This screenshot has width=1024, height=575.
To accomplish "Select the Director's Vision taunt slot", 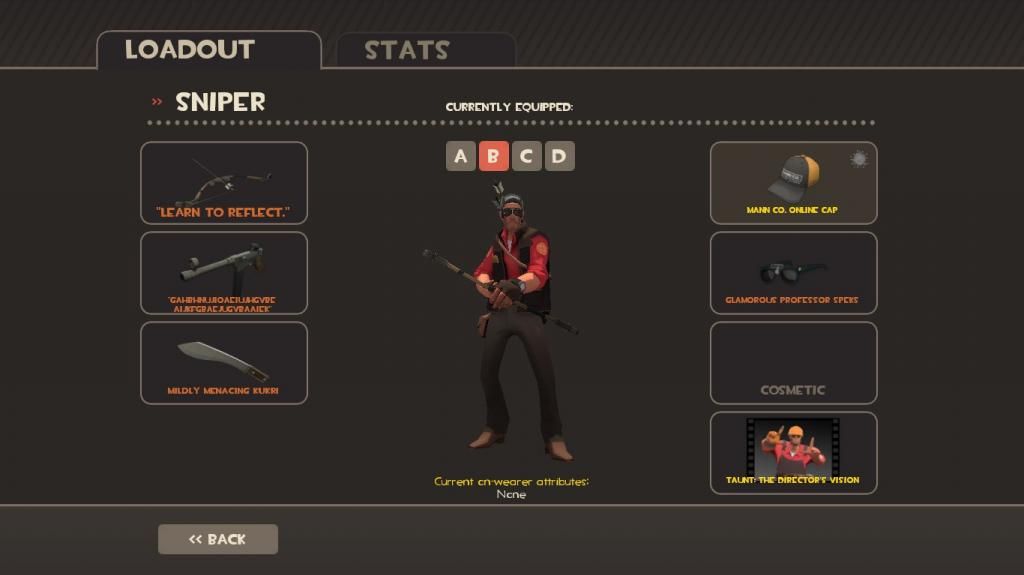I will click(x=793, y=452).
